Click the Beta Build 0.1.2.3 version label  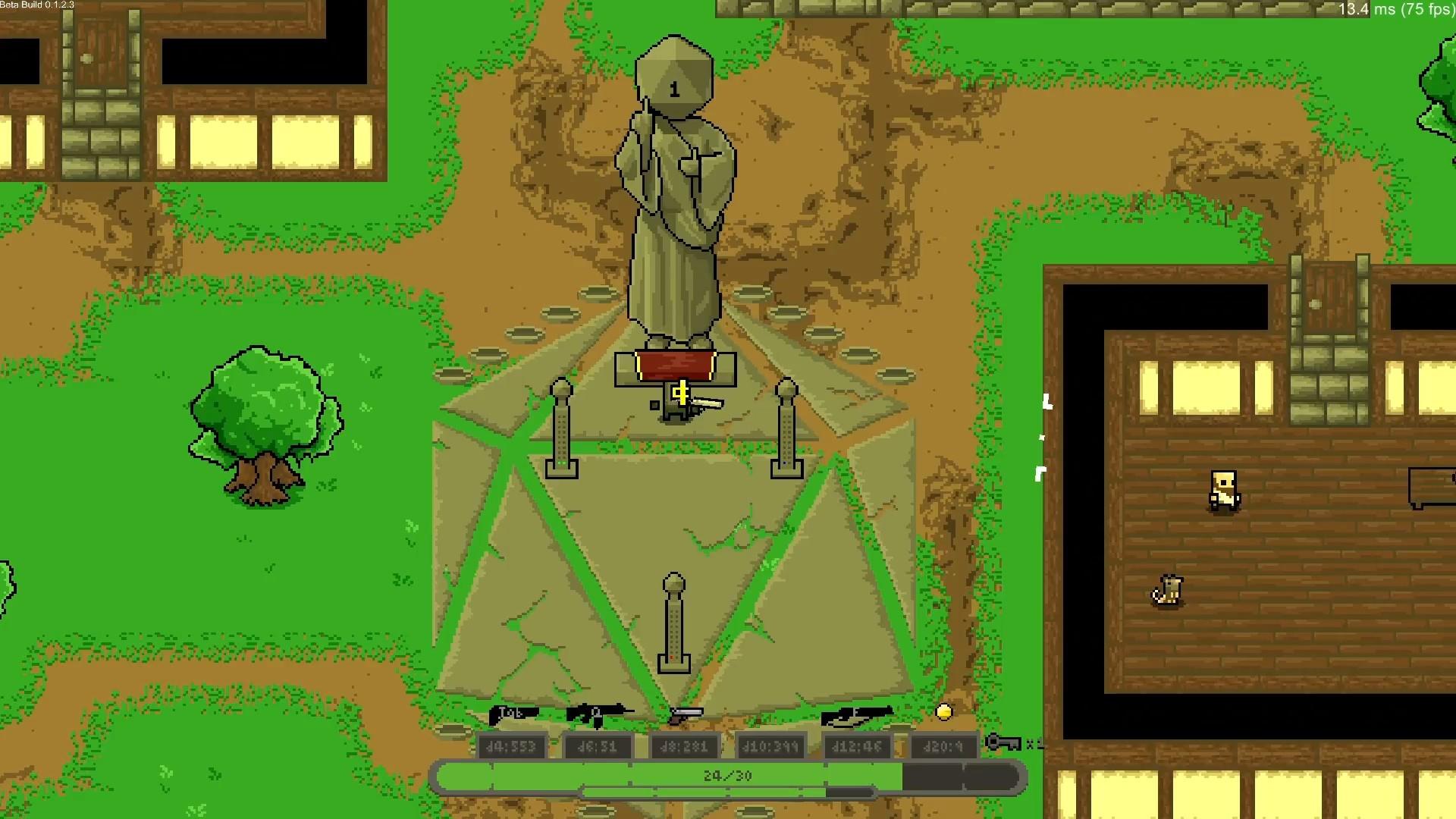click(36, 5)
